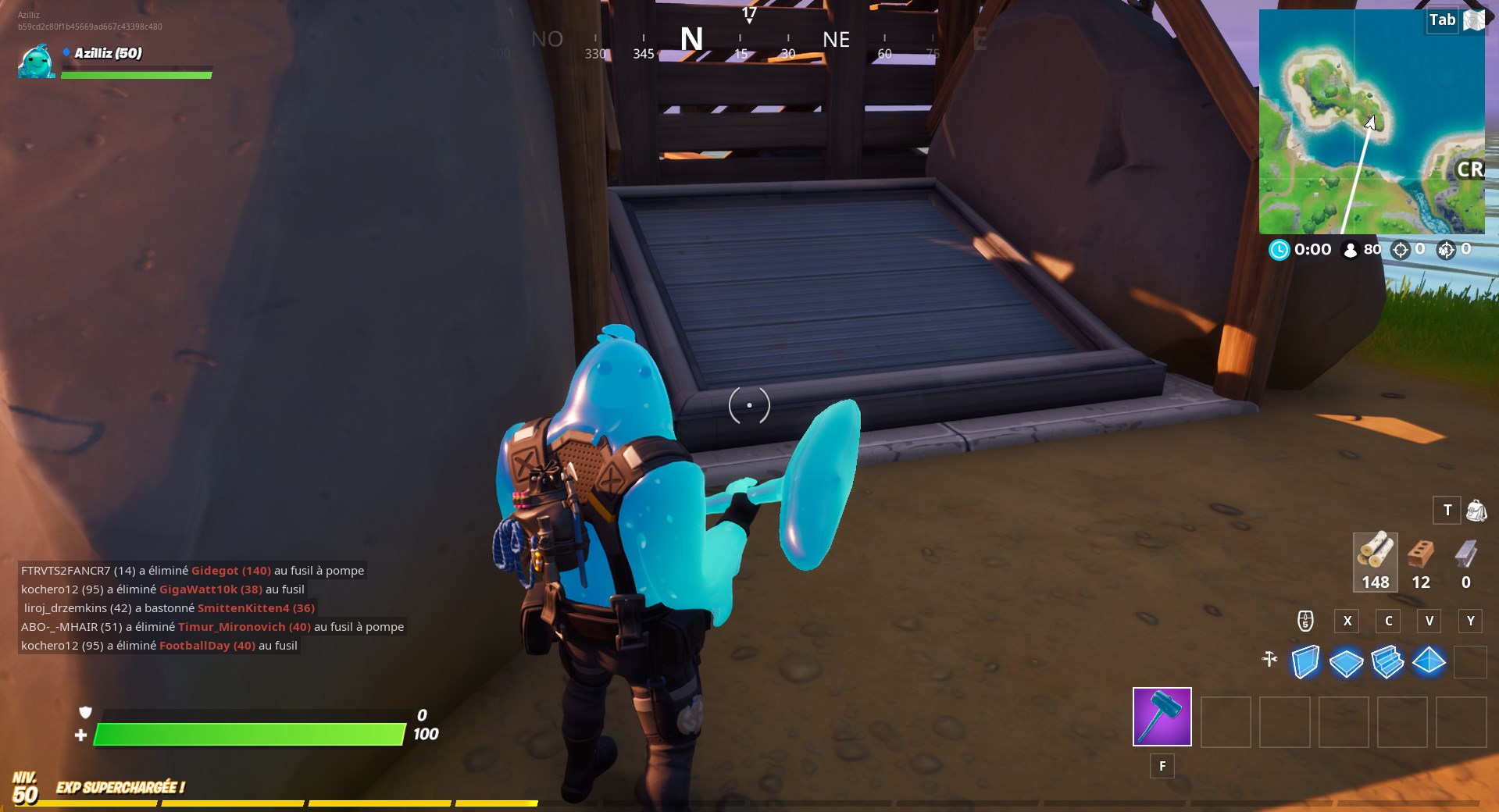The height and width of the screenshot is (812, 1499).
Task: Click the Y keybind slot
Action: pos(1470,621)
